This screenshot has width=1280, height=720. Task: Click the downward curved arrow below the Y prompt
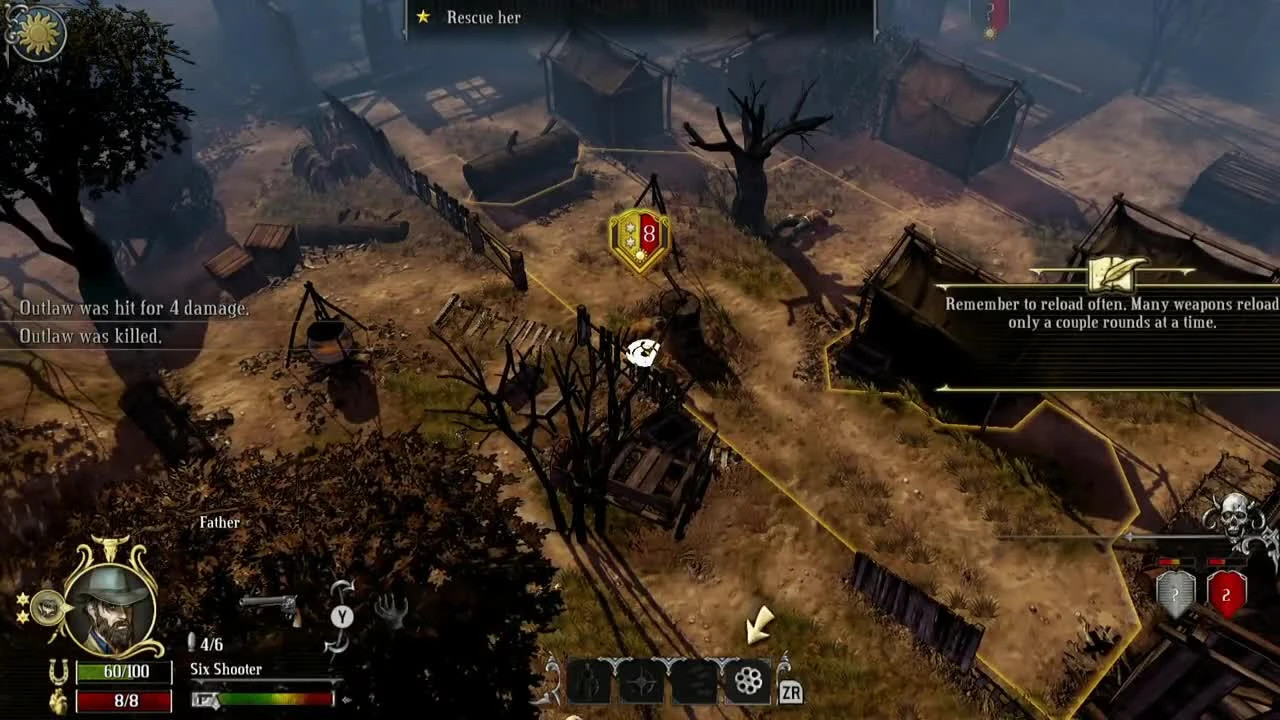[335, 648]
